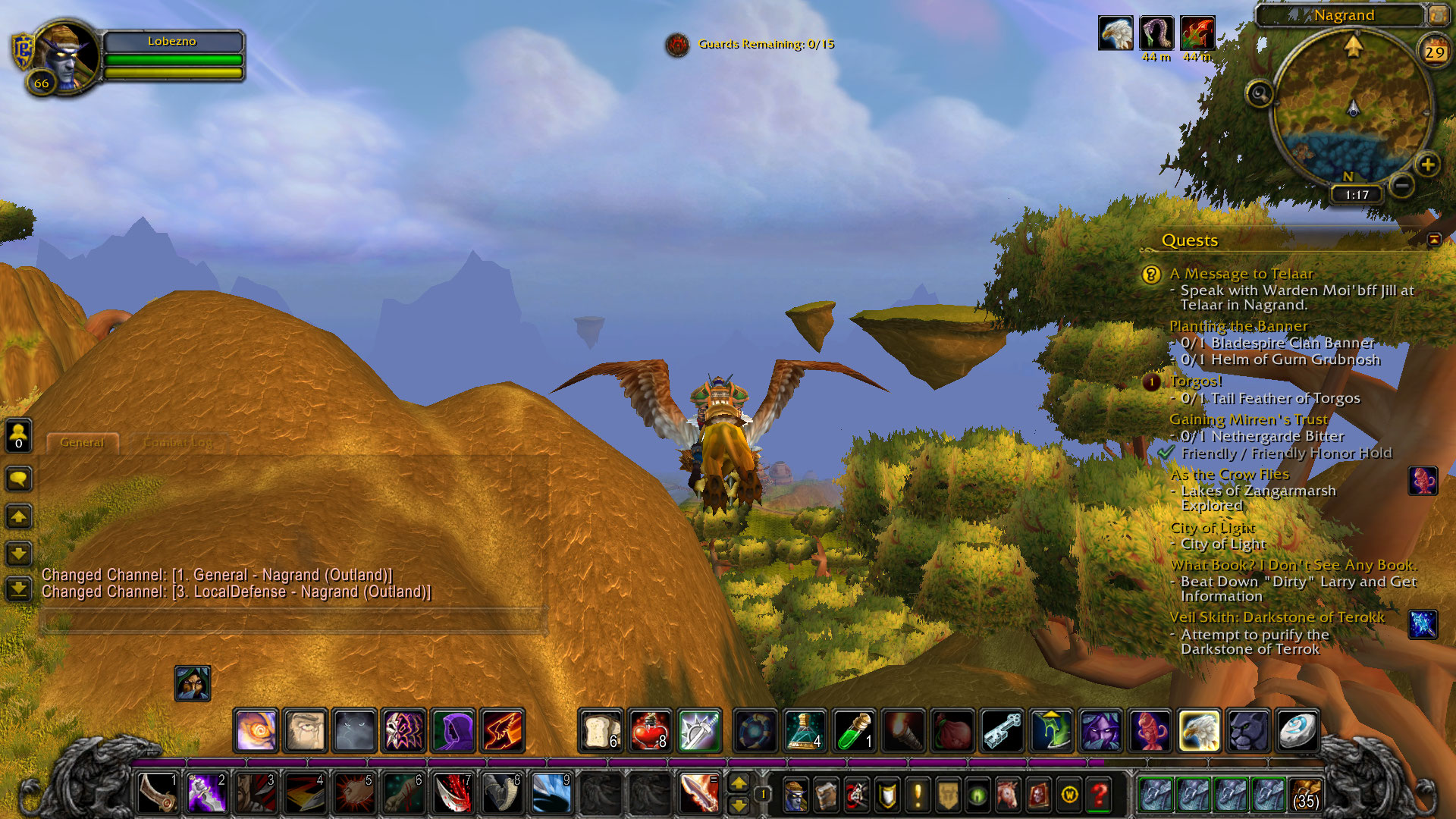The width and height of the screenshot is (1456, 819).
Task: Drink the red heart healing potion
Action: [x=650, y=731]
